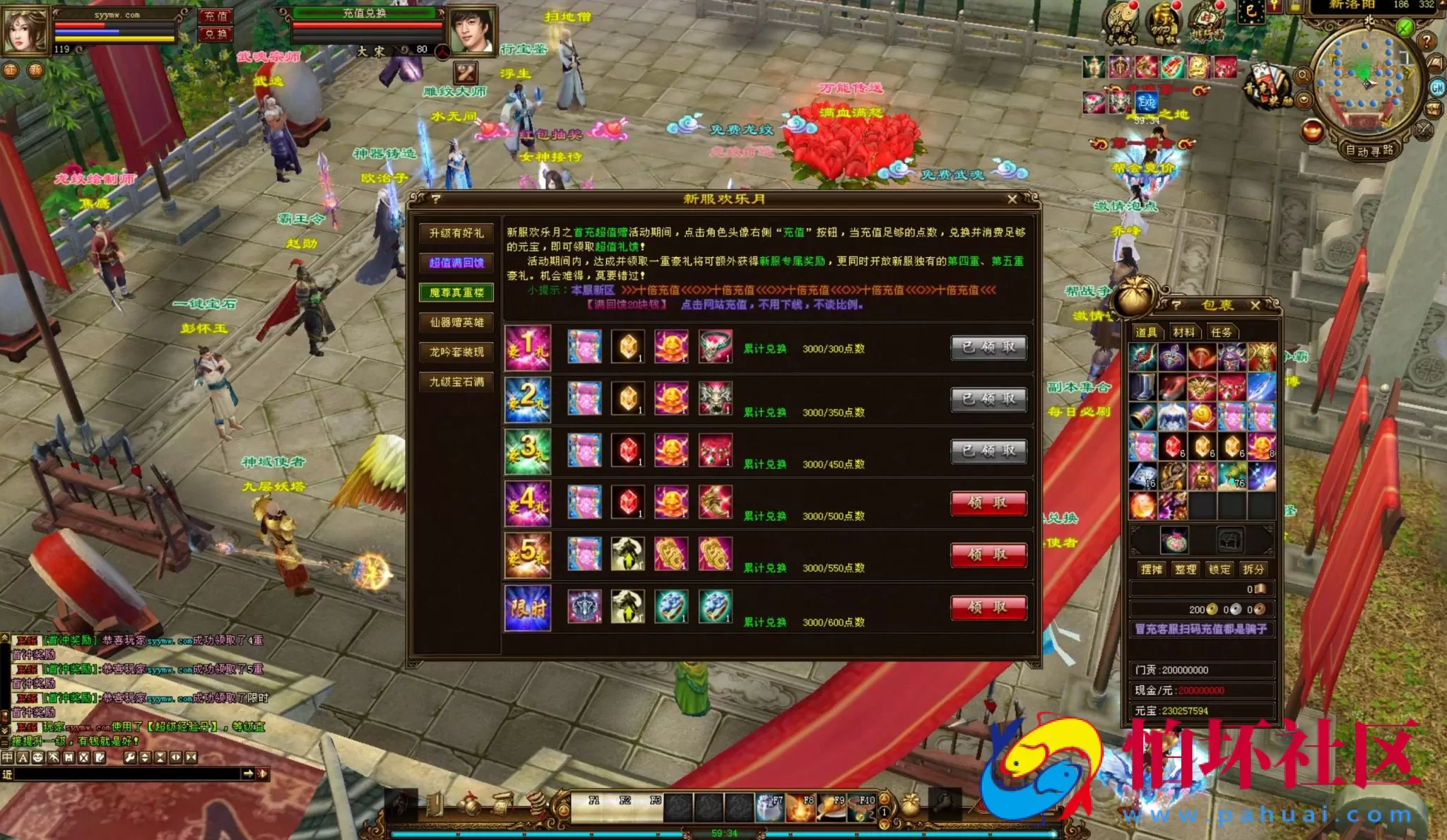Click the red 兑换 exchange button
This screenshot has height=840, width=1447.
point(215,34)
